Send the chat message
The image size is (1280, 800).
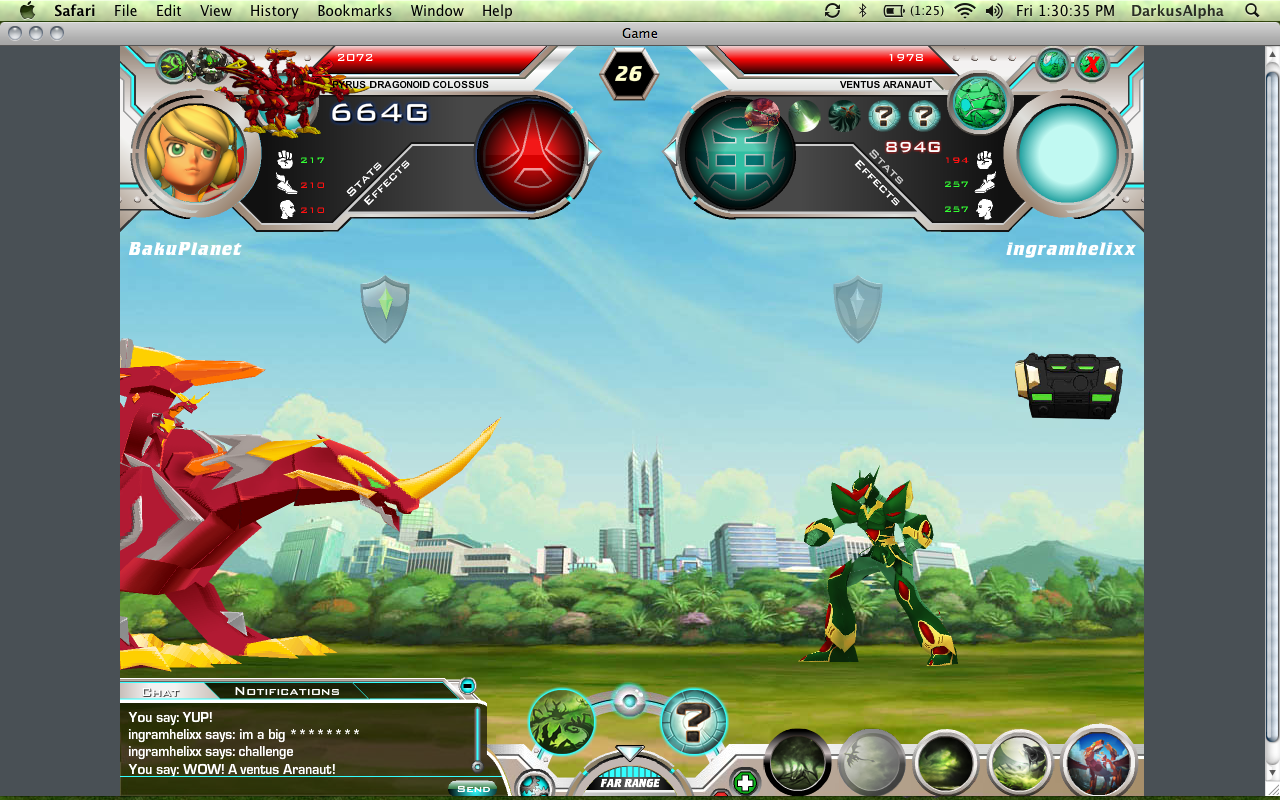point(473,788)
